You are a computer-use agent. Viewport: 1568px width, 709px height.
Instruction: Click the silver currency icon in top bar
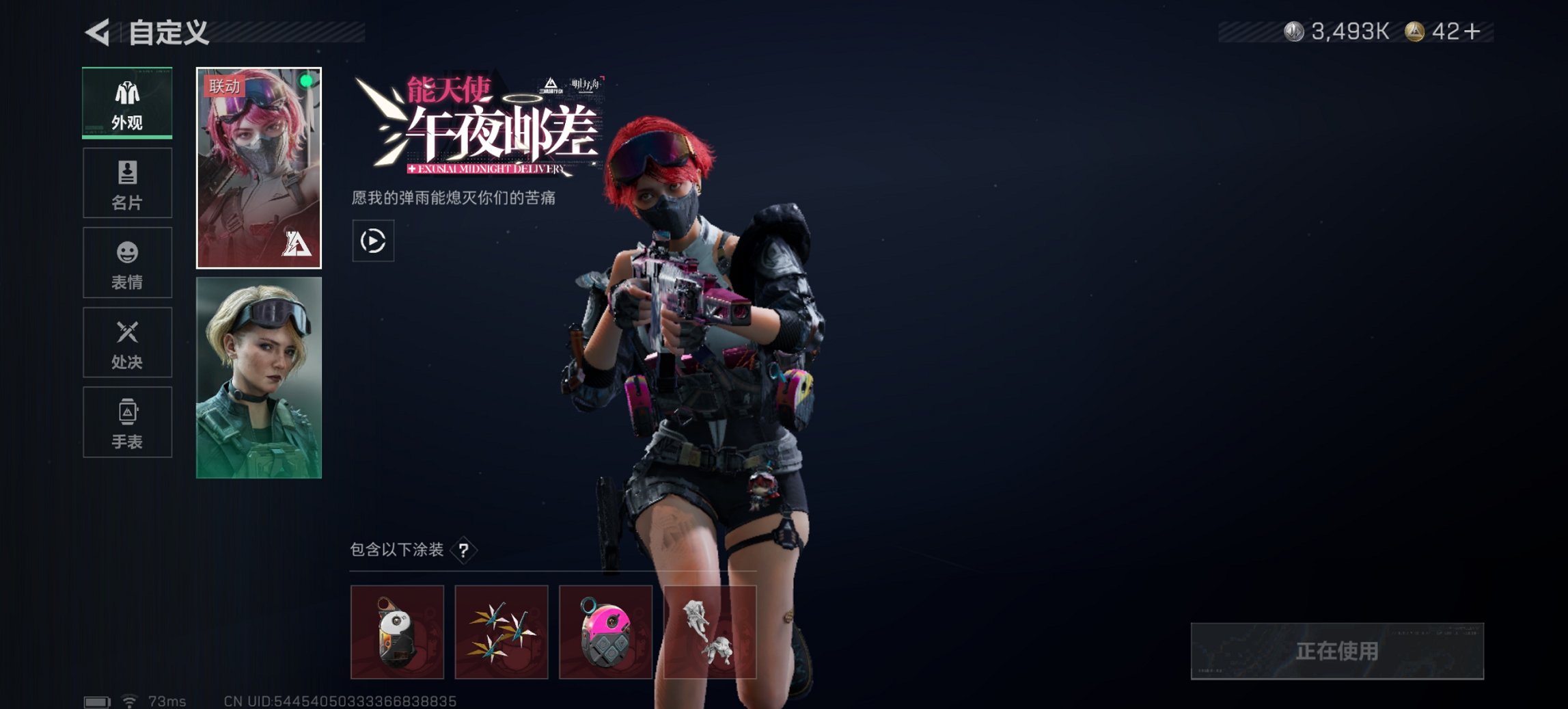coord(1293,30)
